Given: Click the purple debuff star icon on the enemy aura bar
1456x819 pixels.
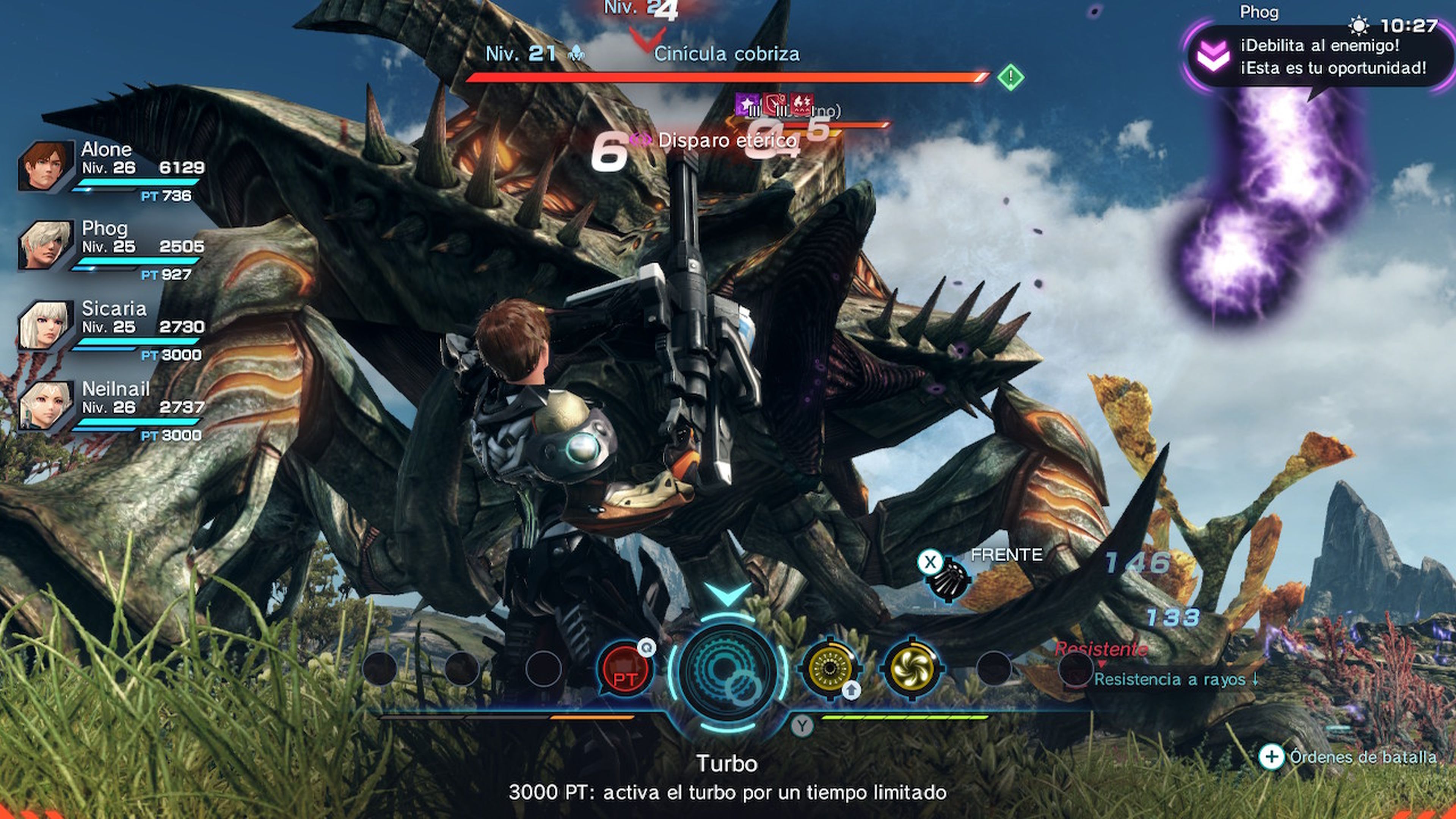Looking at the screenshot, I should point(746,105).
